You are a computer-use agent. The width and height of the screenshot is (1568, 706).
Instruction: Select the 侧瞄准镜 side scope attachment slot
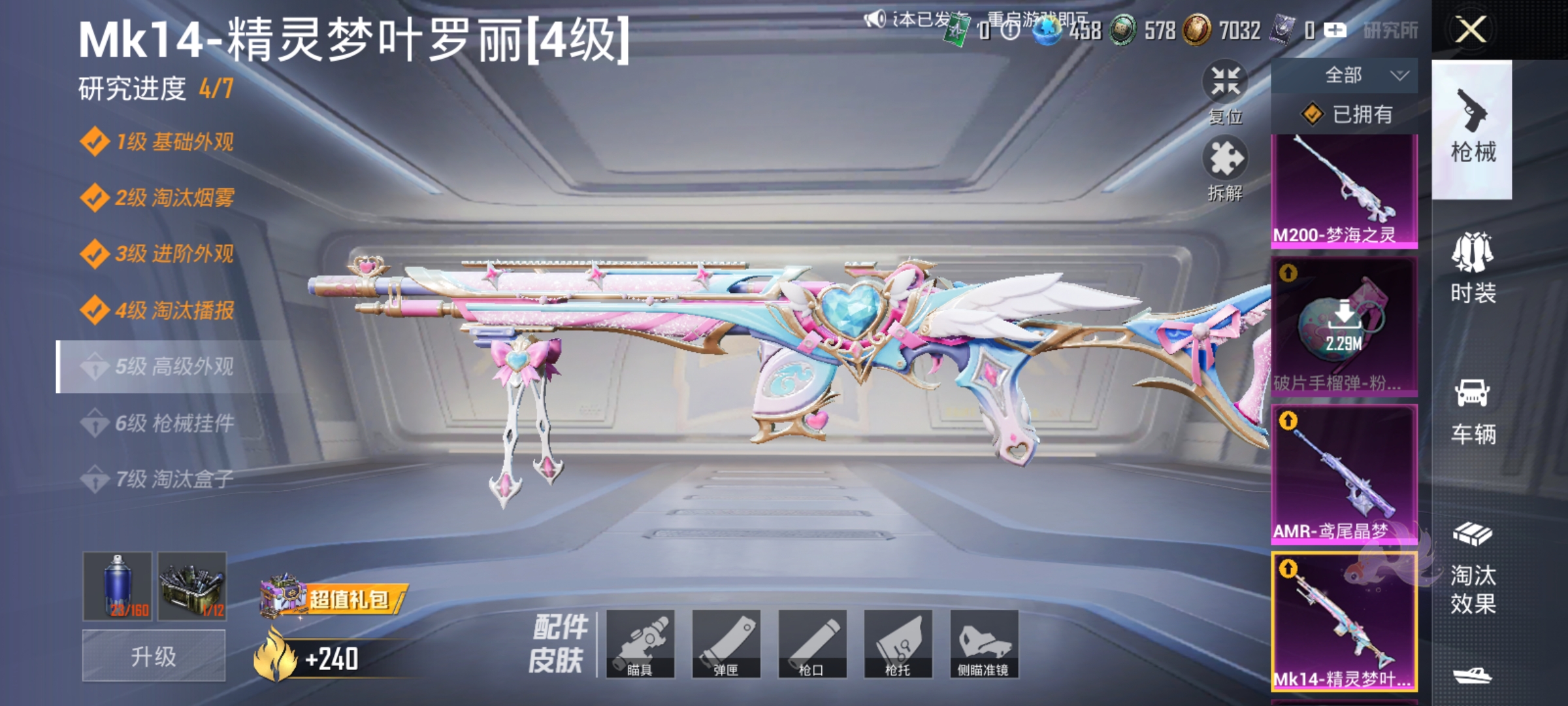[x=983, y=644]
